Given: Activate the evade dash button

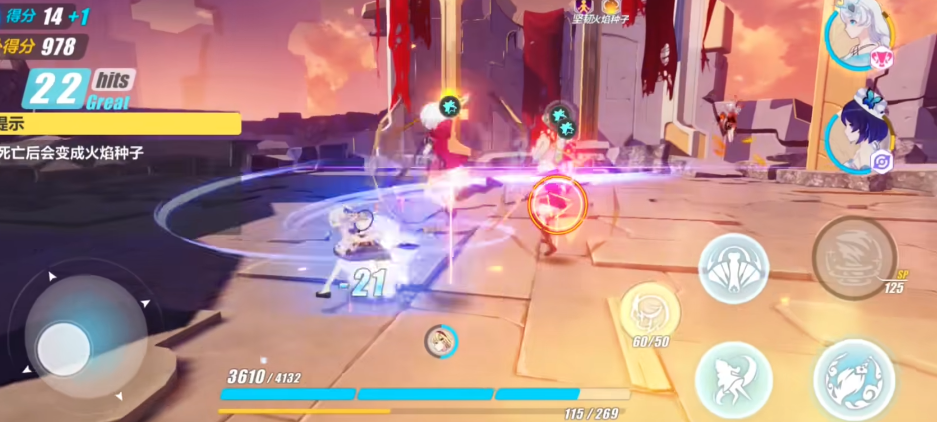Looking at the screenshot, I should click(x=733, y=380).
